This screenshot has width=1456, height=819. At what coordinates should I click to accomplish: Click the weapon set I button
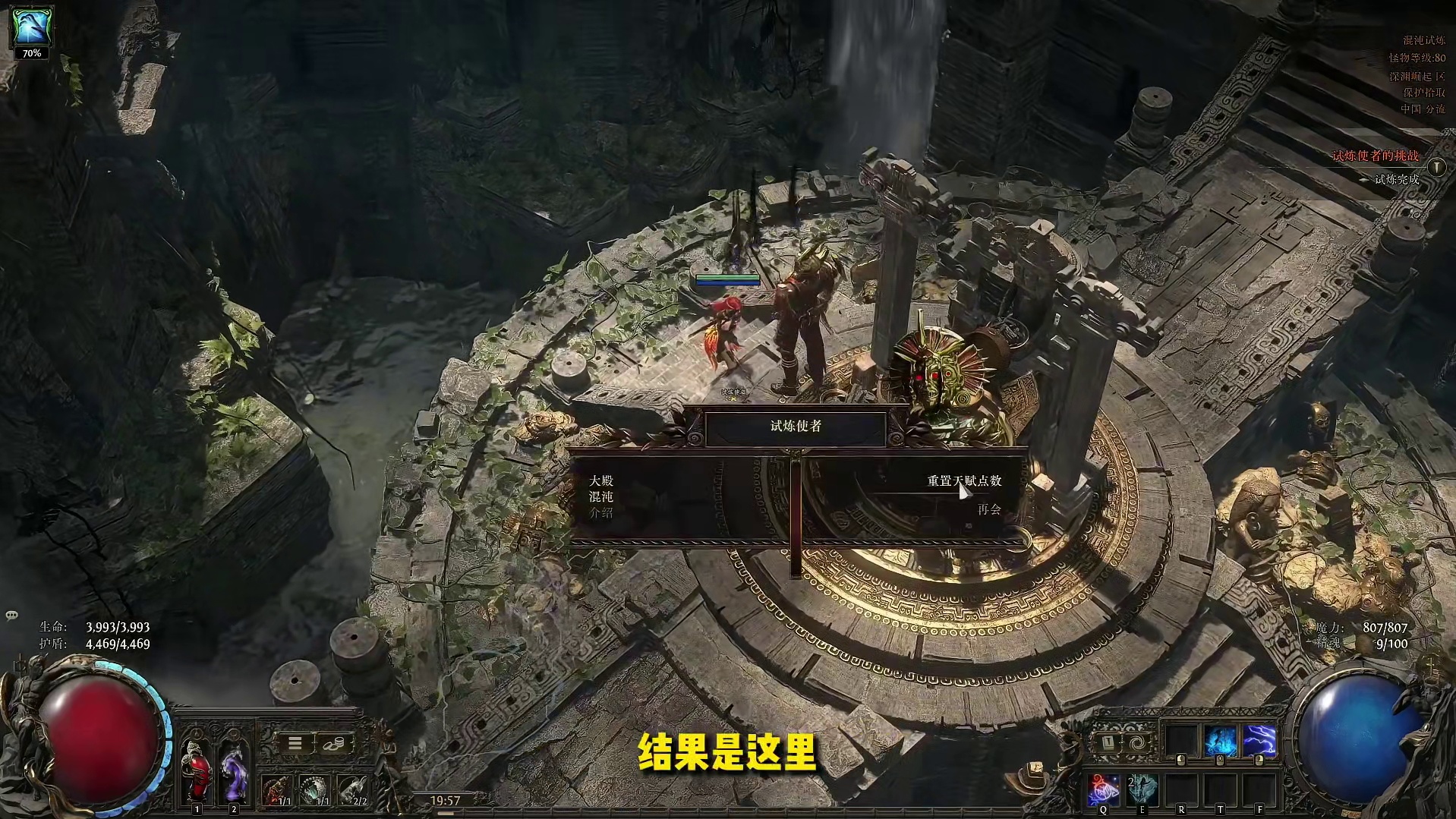tap(1108, 742)
